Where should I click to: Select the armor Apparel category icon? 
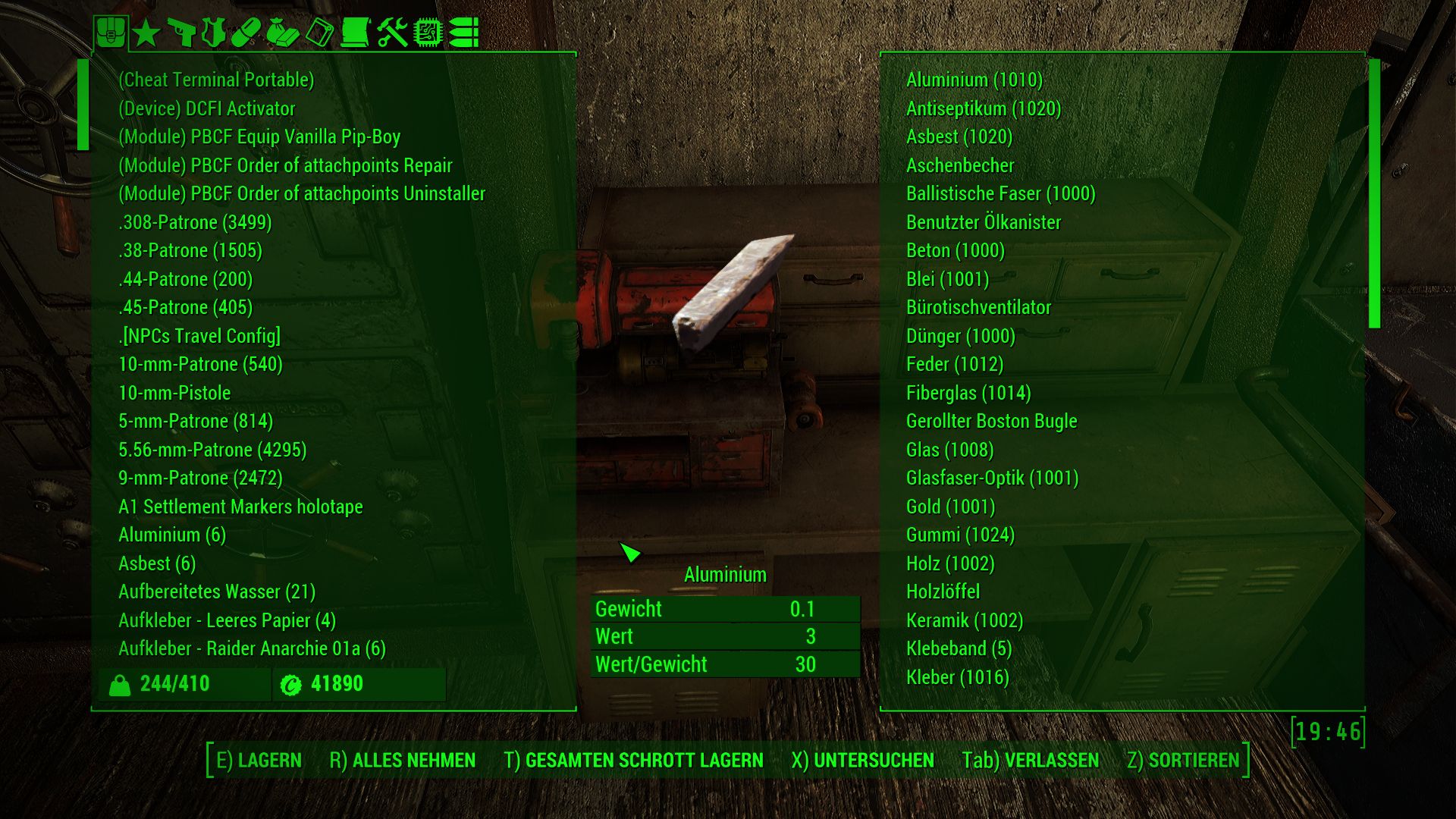pyautogui.click(x=215, y=33)
